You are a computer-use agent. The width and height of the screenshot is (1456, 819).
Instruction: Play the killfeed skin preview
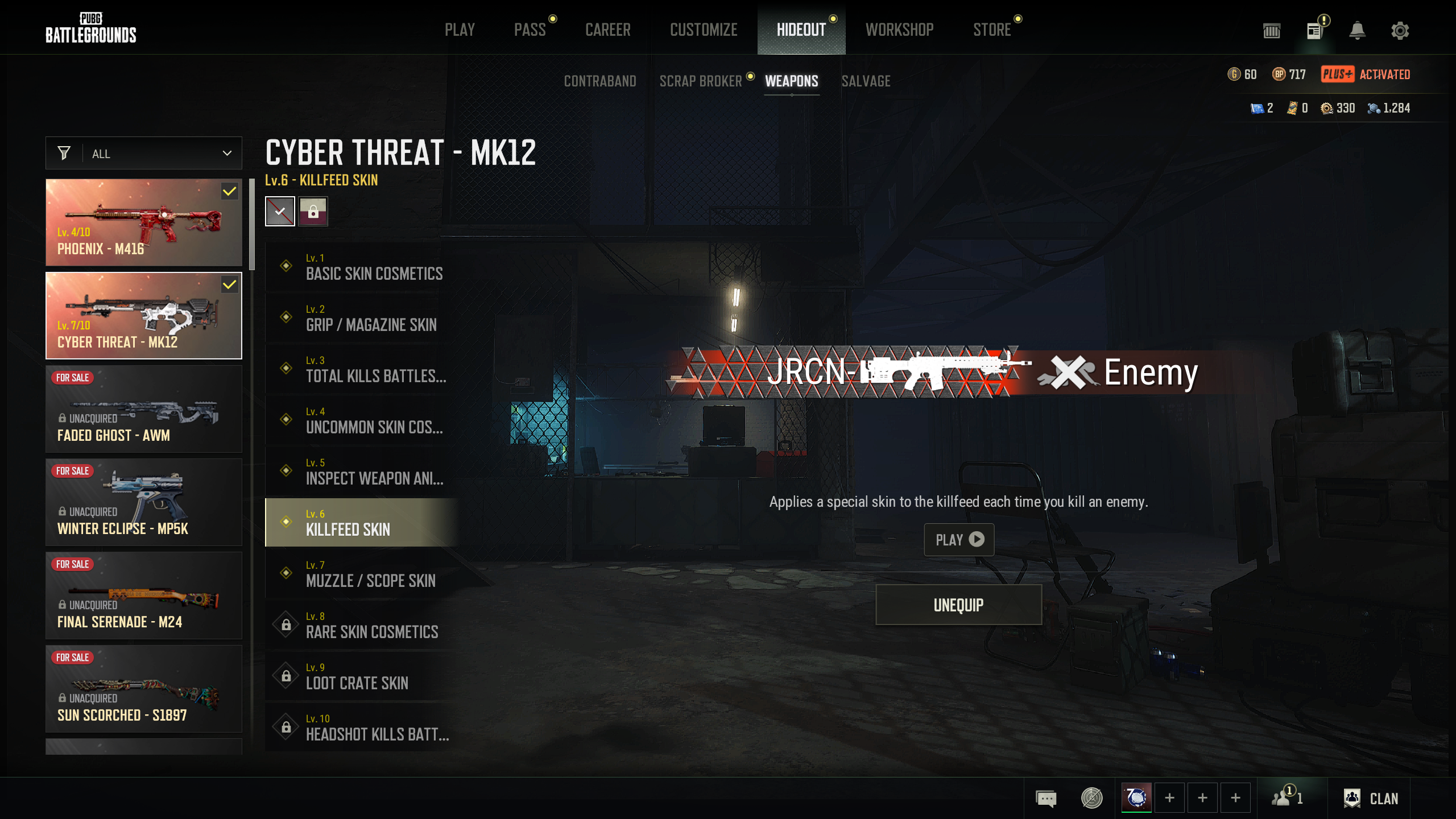pyautogui.click(x=959, y=539)
